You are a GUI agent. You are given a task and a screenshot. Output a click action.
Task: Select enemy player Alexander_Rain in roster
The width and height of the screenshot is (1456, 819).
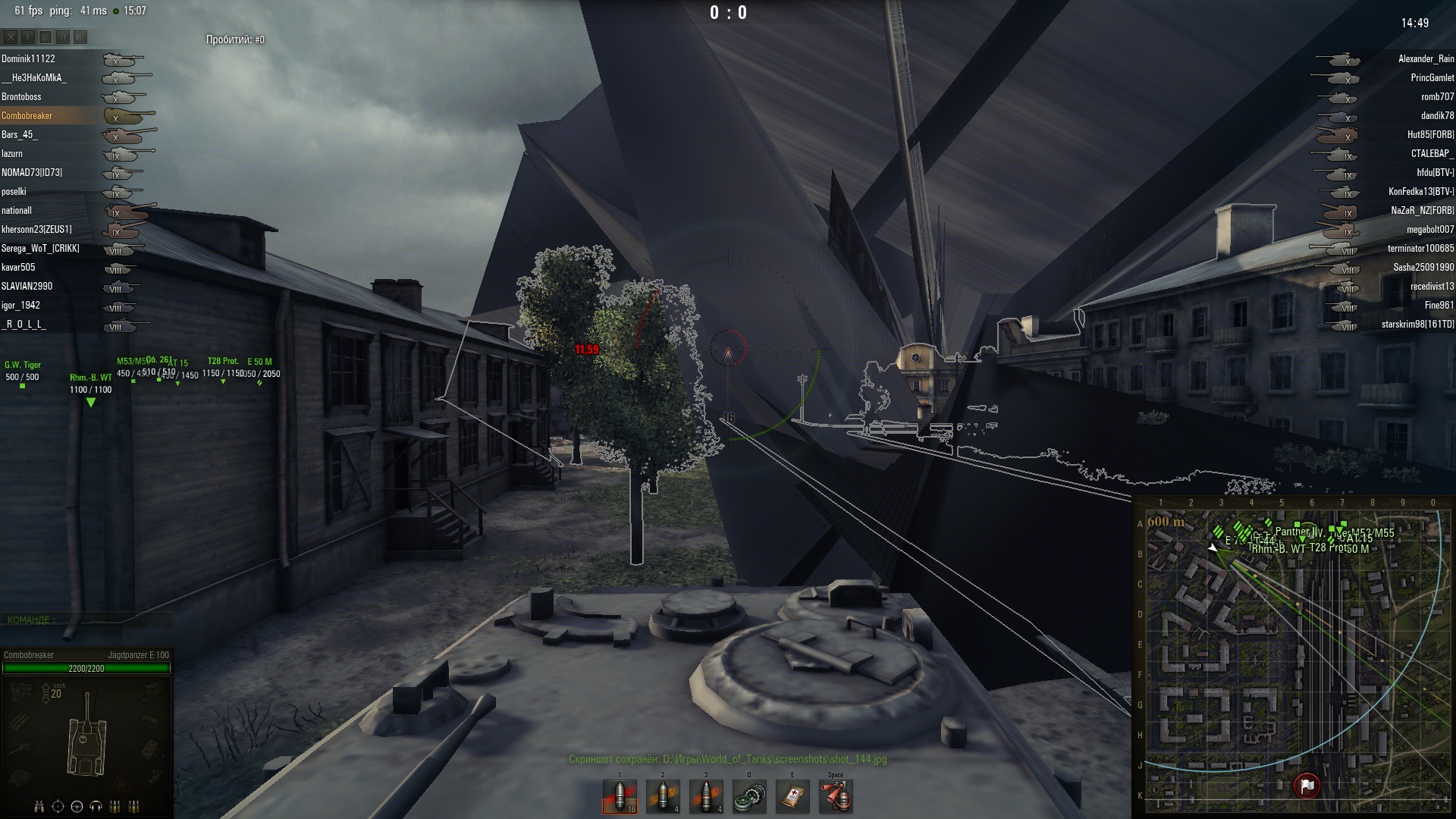(1426, 59)
